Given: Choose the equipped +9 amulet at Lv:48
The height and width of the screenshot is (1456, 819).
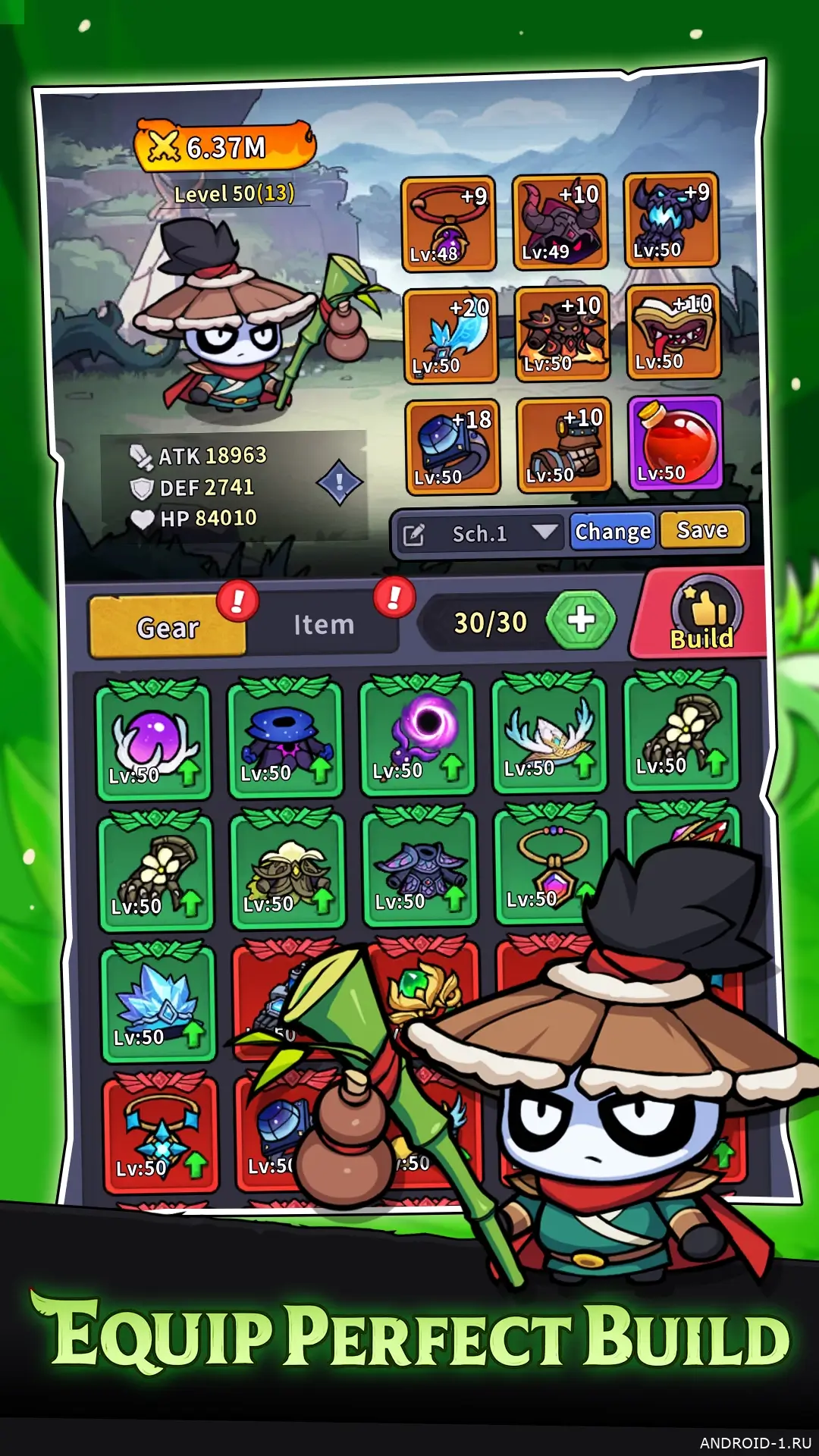Looking at the screenshot, I should tap(448, 224).
